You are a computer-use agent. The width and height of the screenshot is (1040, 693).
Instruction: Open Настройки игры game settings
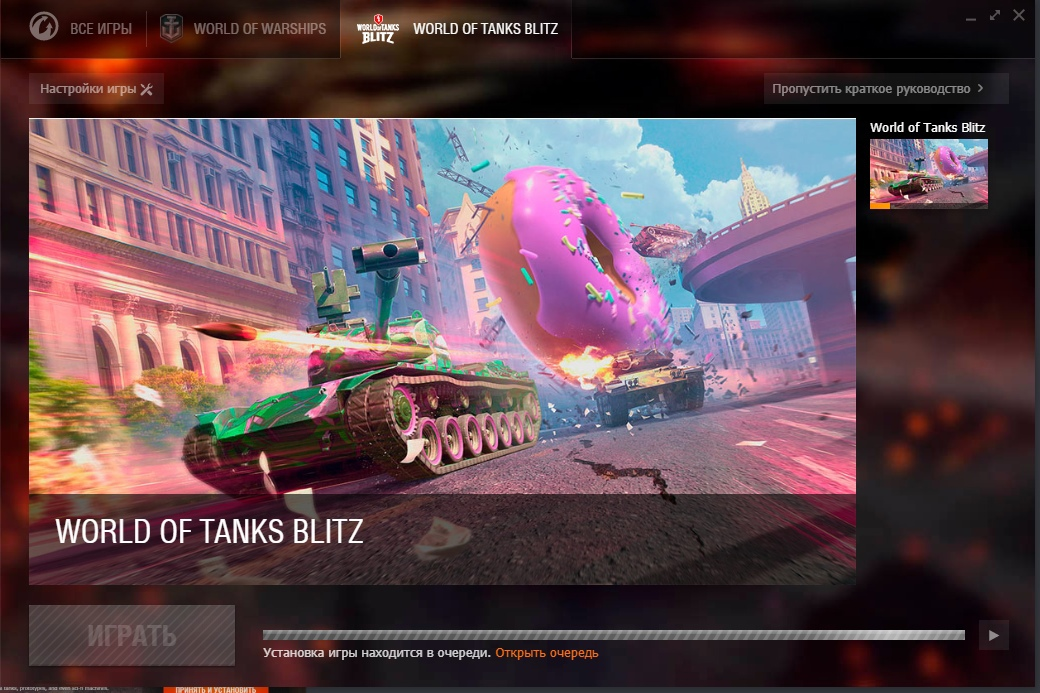tap(96, 89)
